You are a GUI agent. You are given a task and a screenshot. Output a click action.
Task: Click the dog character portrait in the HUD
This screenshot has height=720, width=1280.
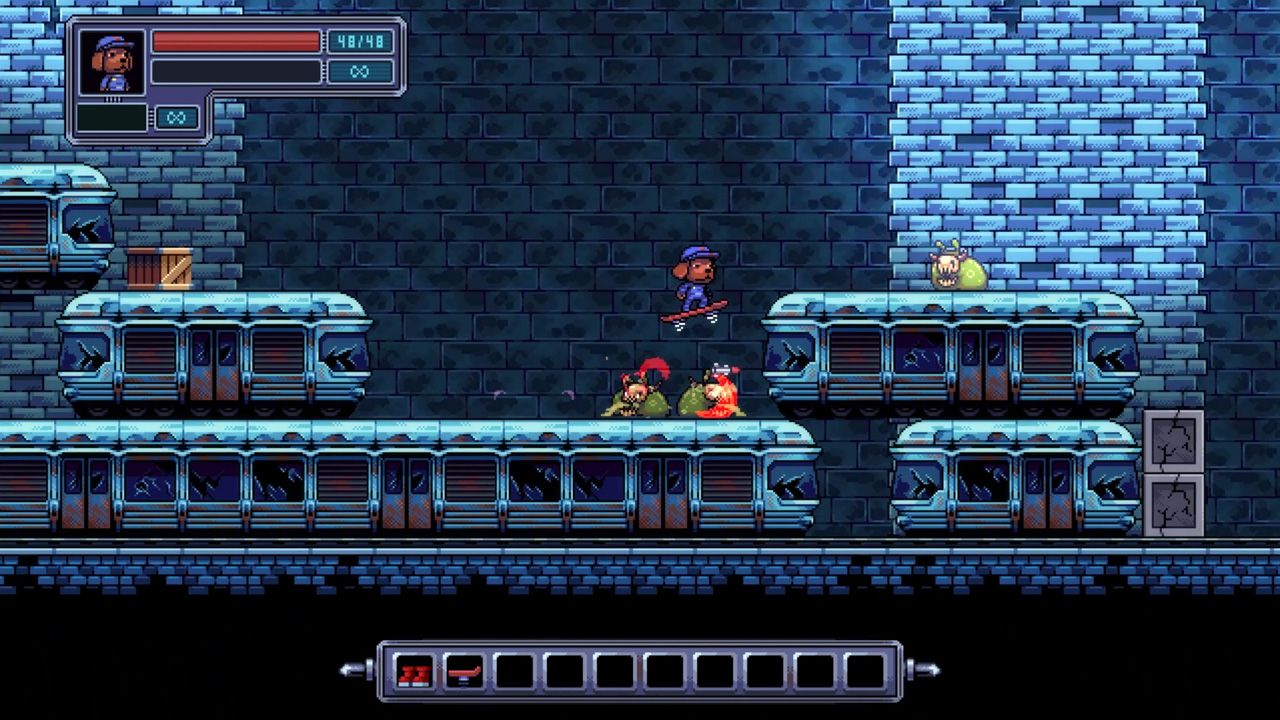[x=112, y=62]
